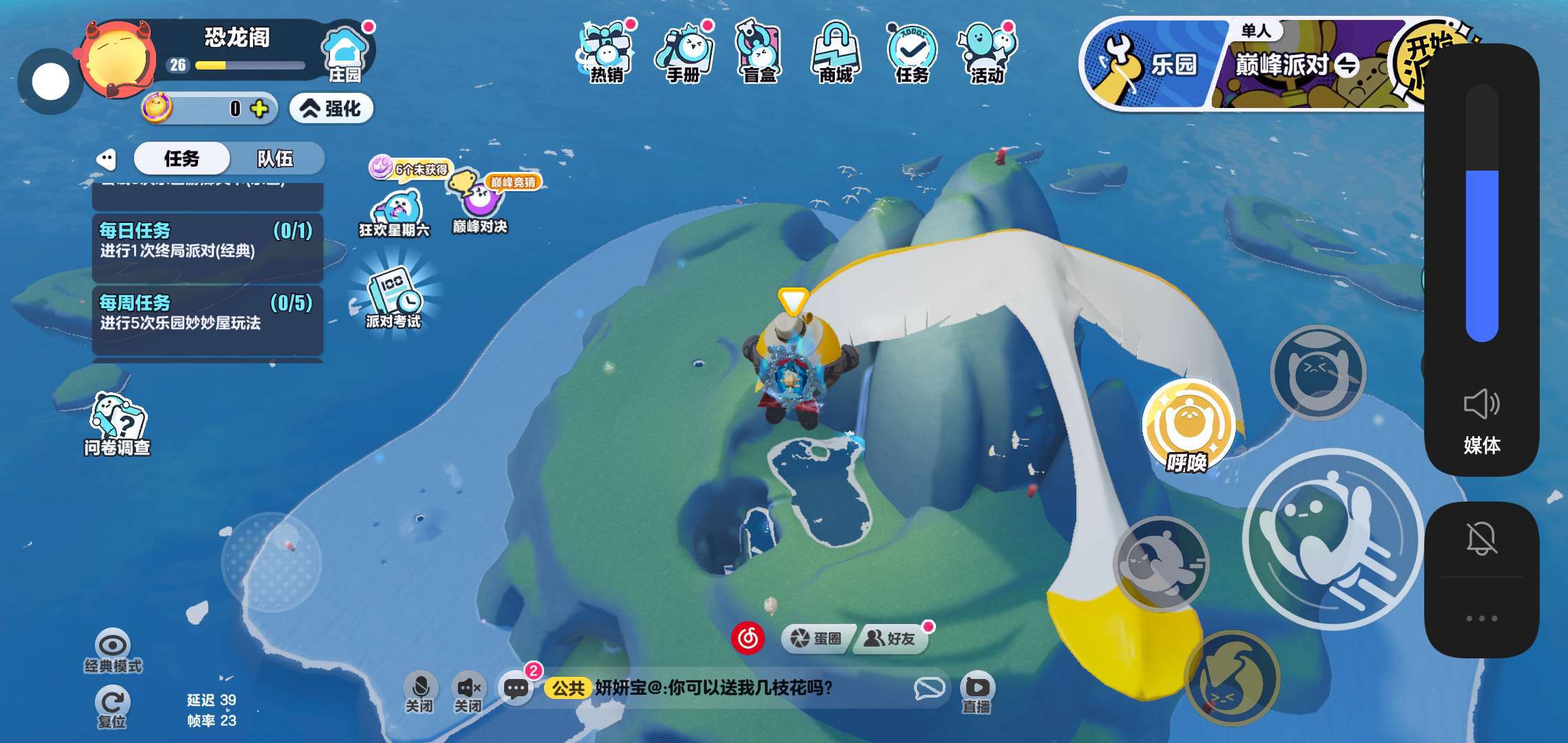The width and height of the screenshot is (1568, 743).
Task: Open the 活动 events menu
Action: pyautogui.click(x=988, y=53)
